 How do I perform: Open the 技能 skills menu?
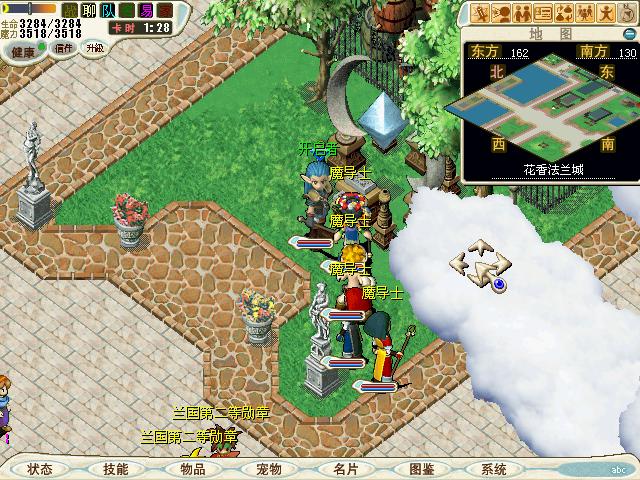point(115,469)
